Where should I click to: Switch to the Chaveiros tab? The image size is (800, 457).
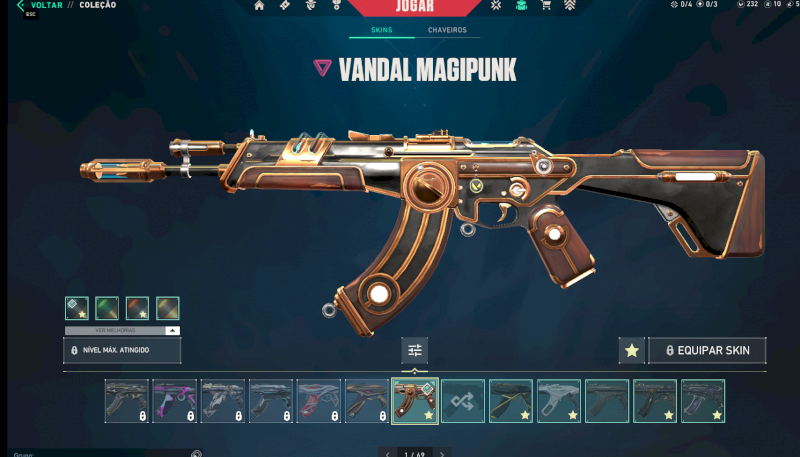tap(447, 31)
